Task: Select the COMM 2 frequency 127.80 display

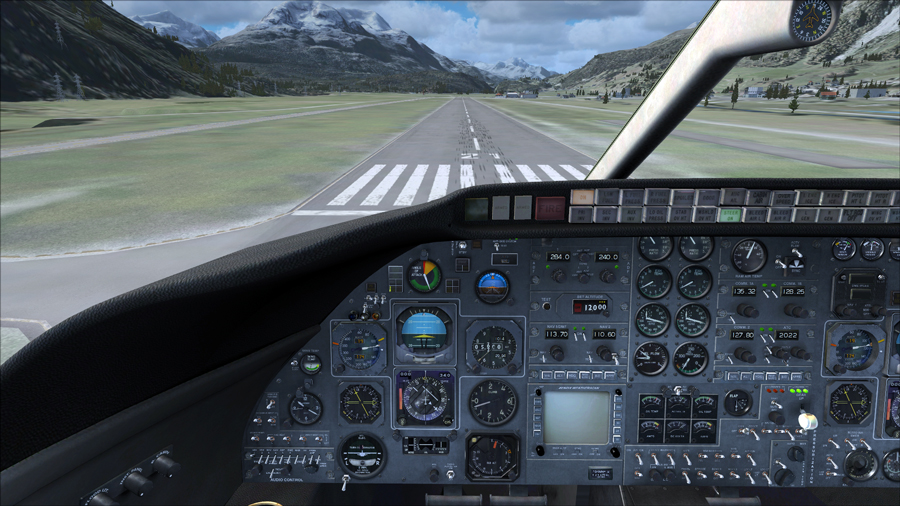Action: (x=744, y=336)
